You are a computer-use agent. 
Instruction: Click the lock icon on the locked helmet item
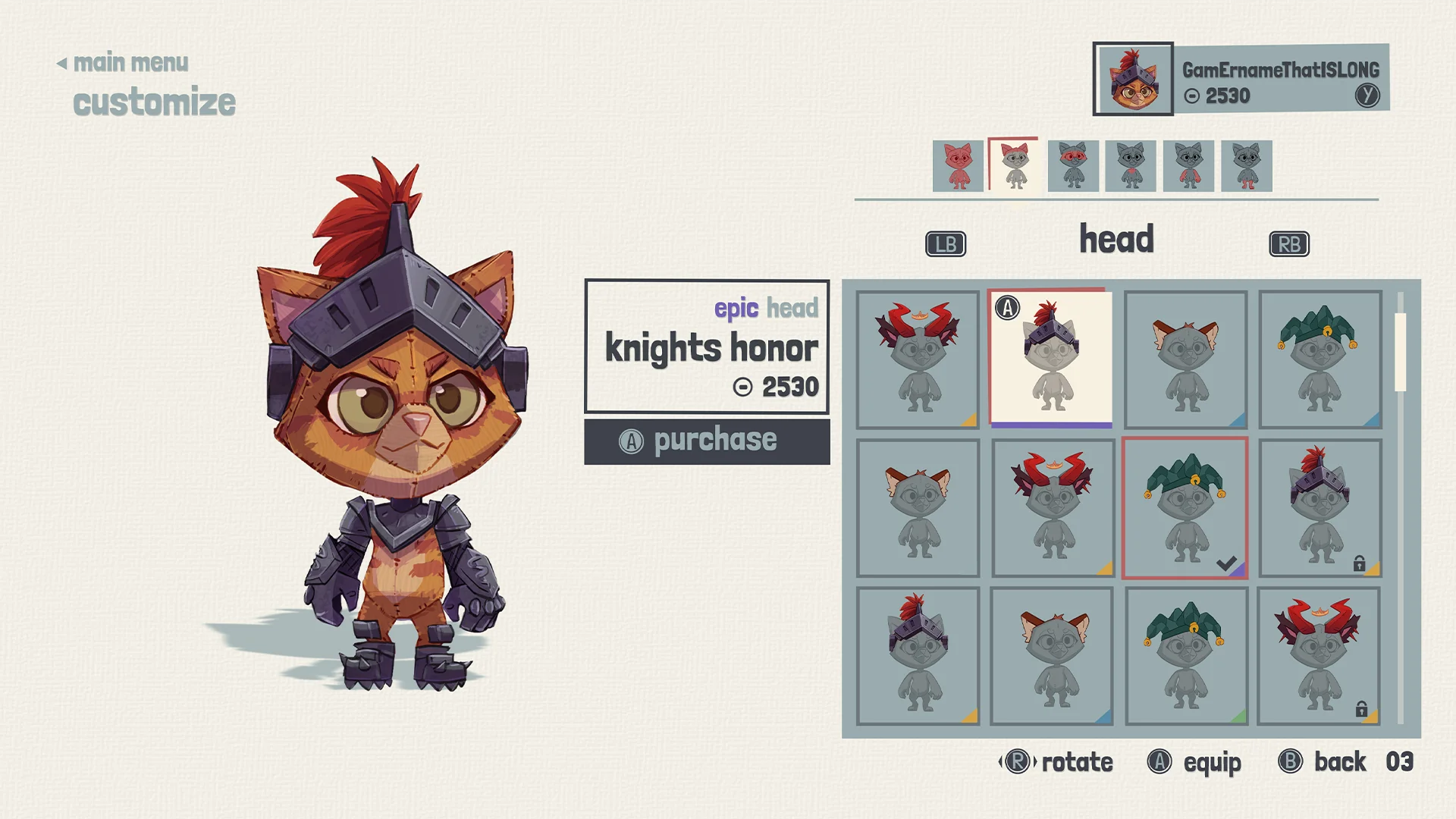click(1360, 565)
